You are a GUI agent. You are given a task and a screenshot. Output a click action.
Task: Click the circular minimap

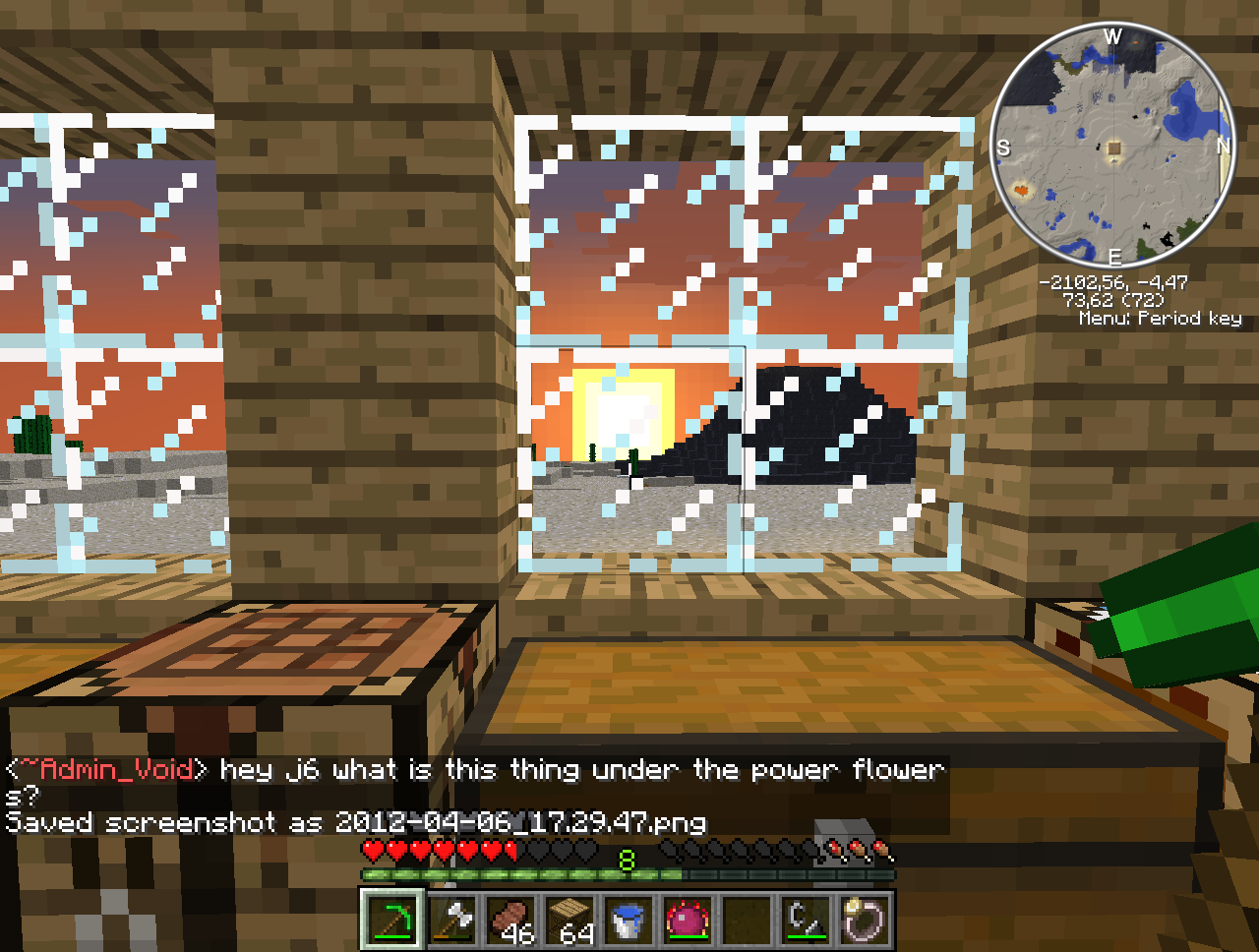click(x=1113, y=146)
